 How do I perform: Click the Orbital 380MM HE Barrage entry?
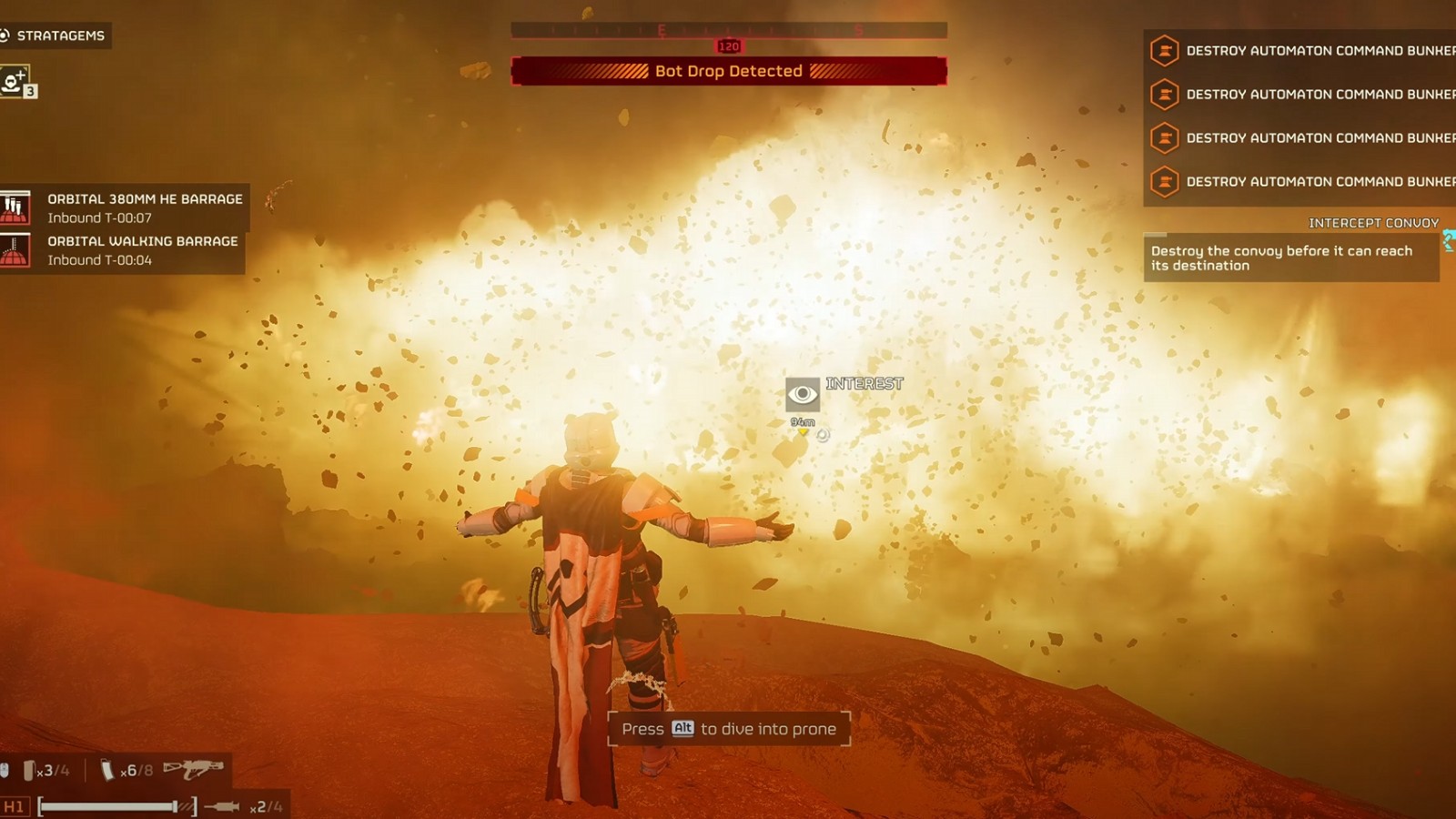125,207
